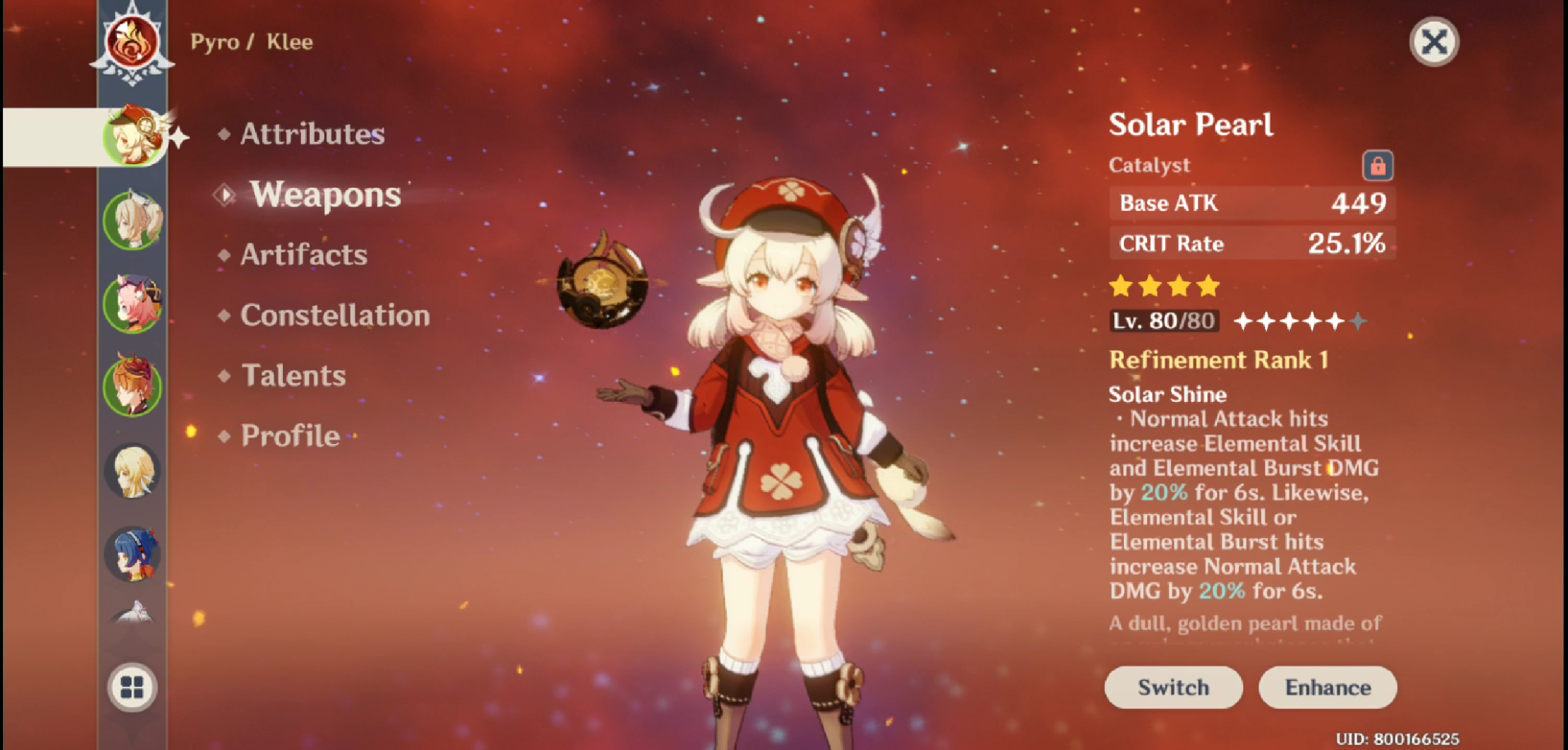
Task: Select the blue-haired character's sidebar portrait
Action: pos(133,555)
